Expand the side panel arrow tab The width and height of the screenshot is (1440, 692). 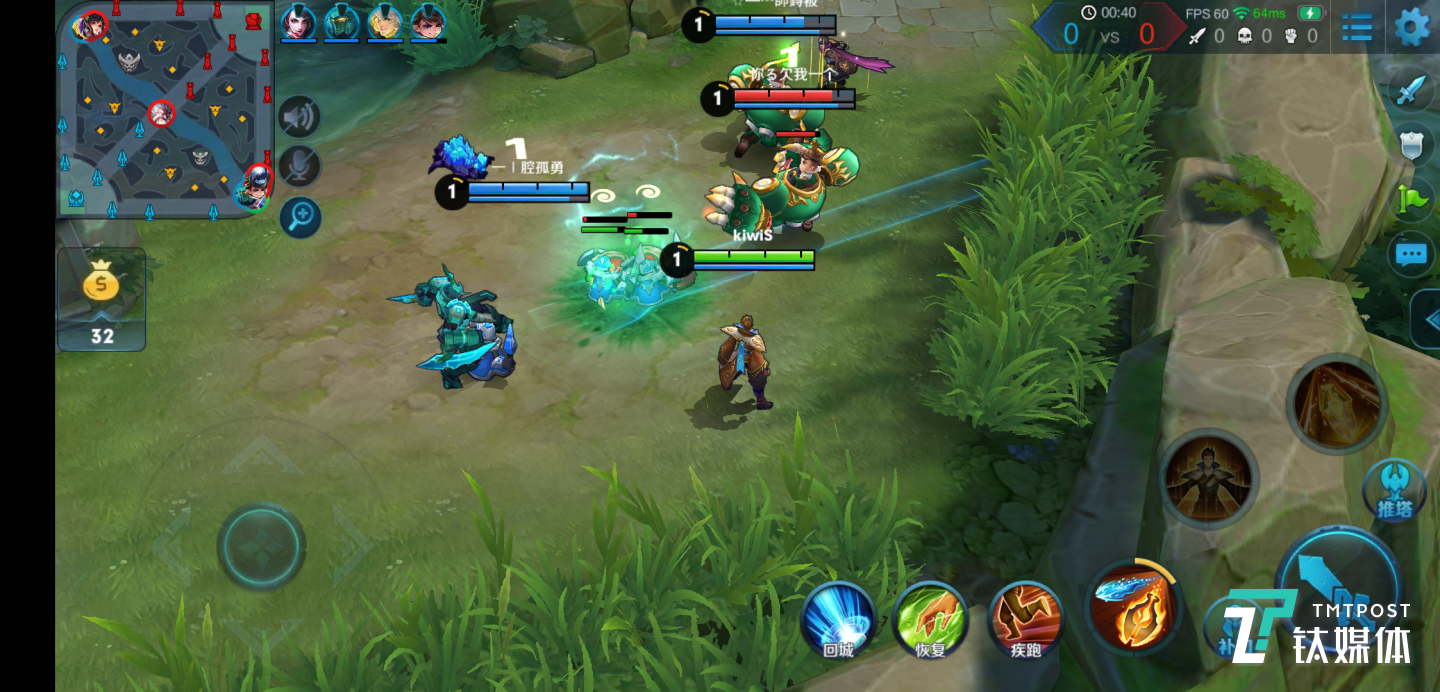[1428, 320]
